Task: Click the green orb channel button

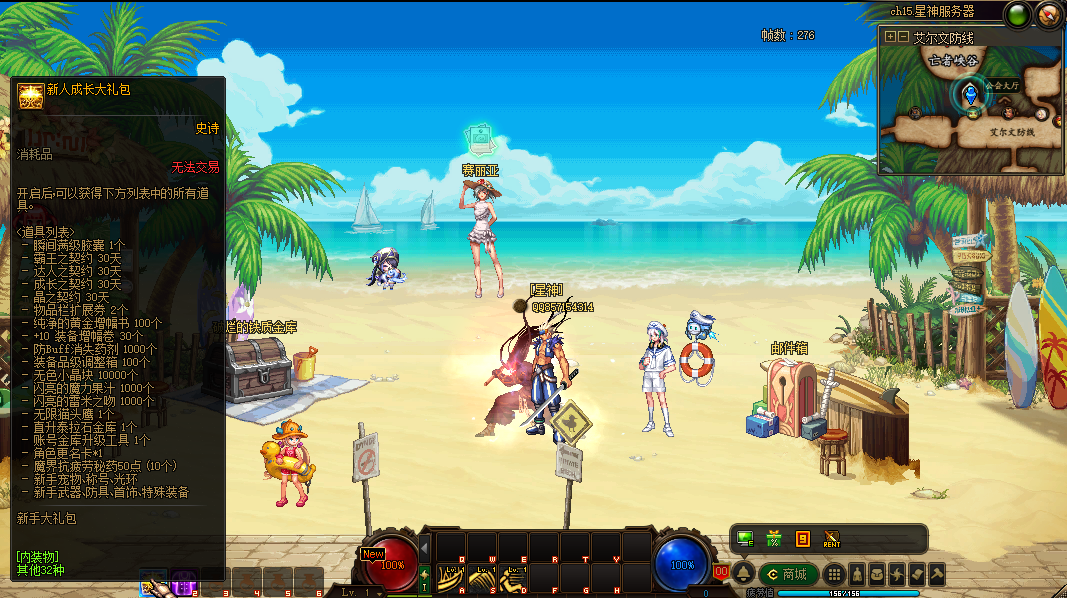Action: (1019, 14)
